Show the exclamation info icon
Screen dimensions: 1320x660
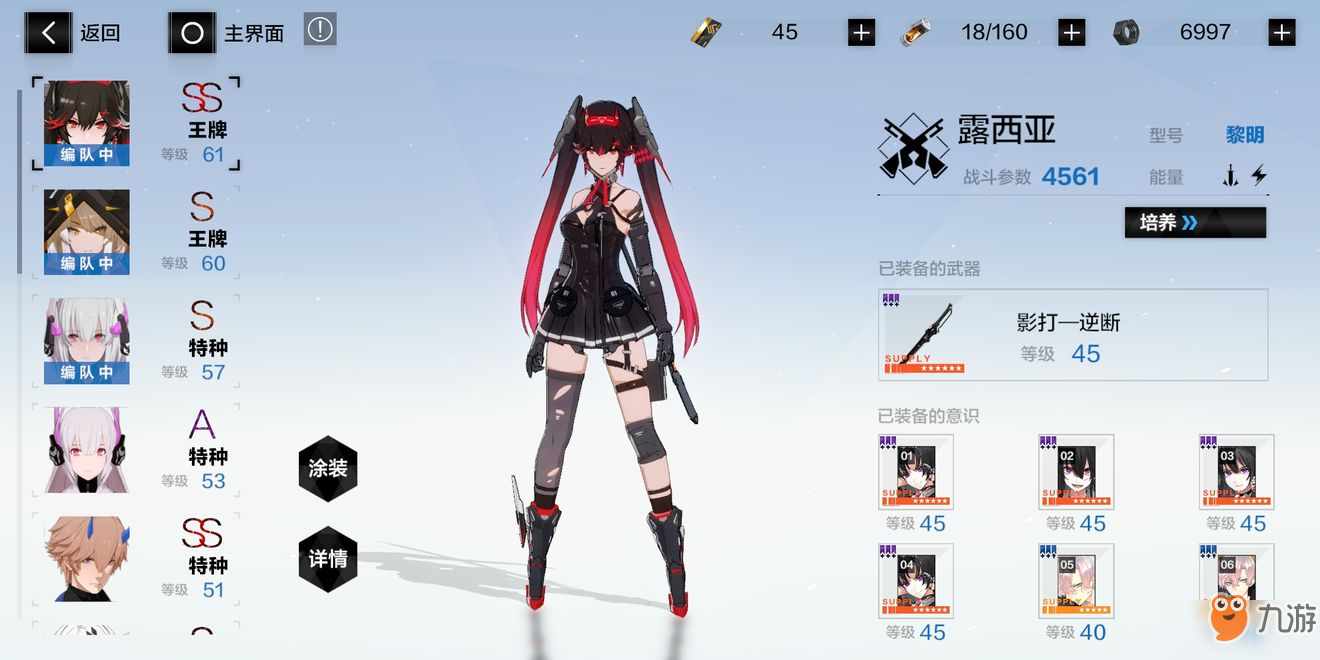click(320, 30)
